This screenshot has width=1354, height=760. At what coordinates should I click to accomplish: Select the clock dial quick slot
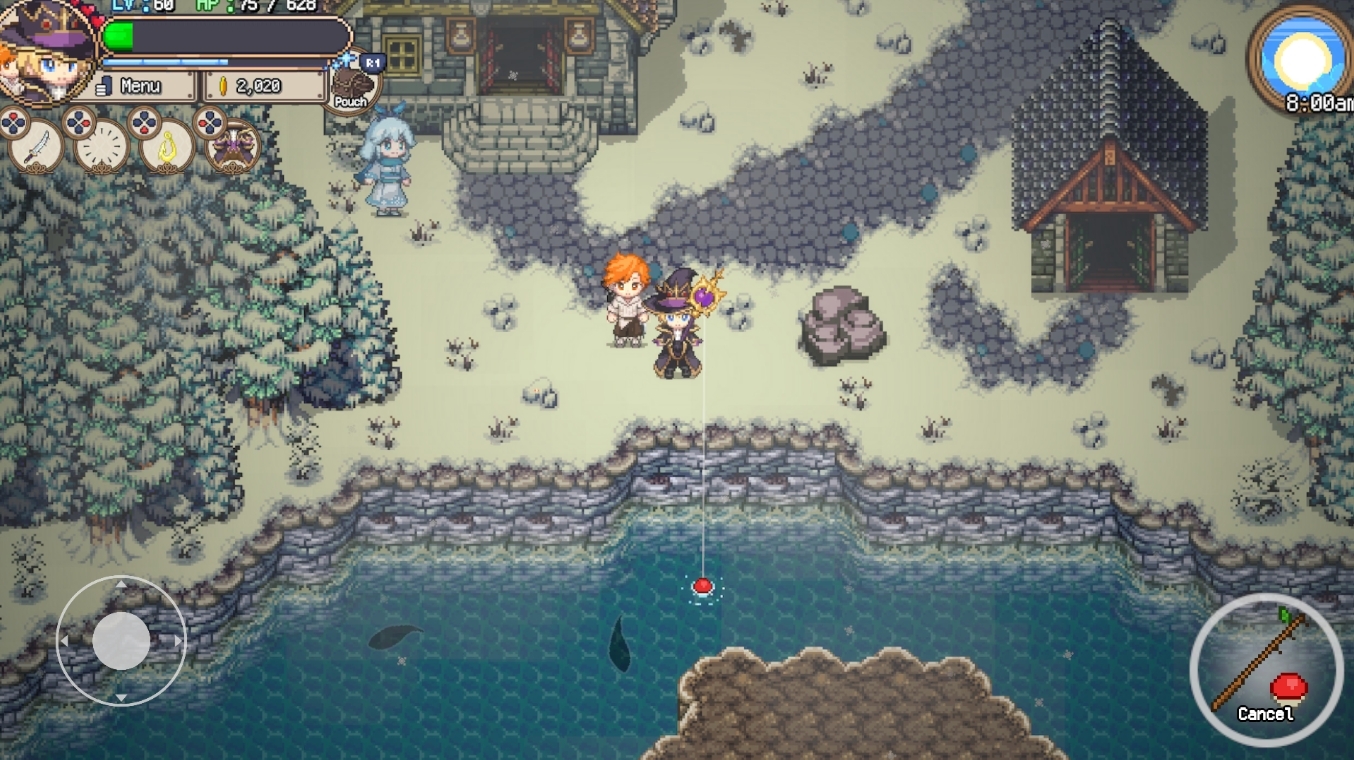(x=102, y=148)
